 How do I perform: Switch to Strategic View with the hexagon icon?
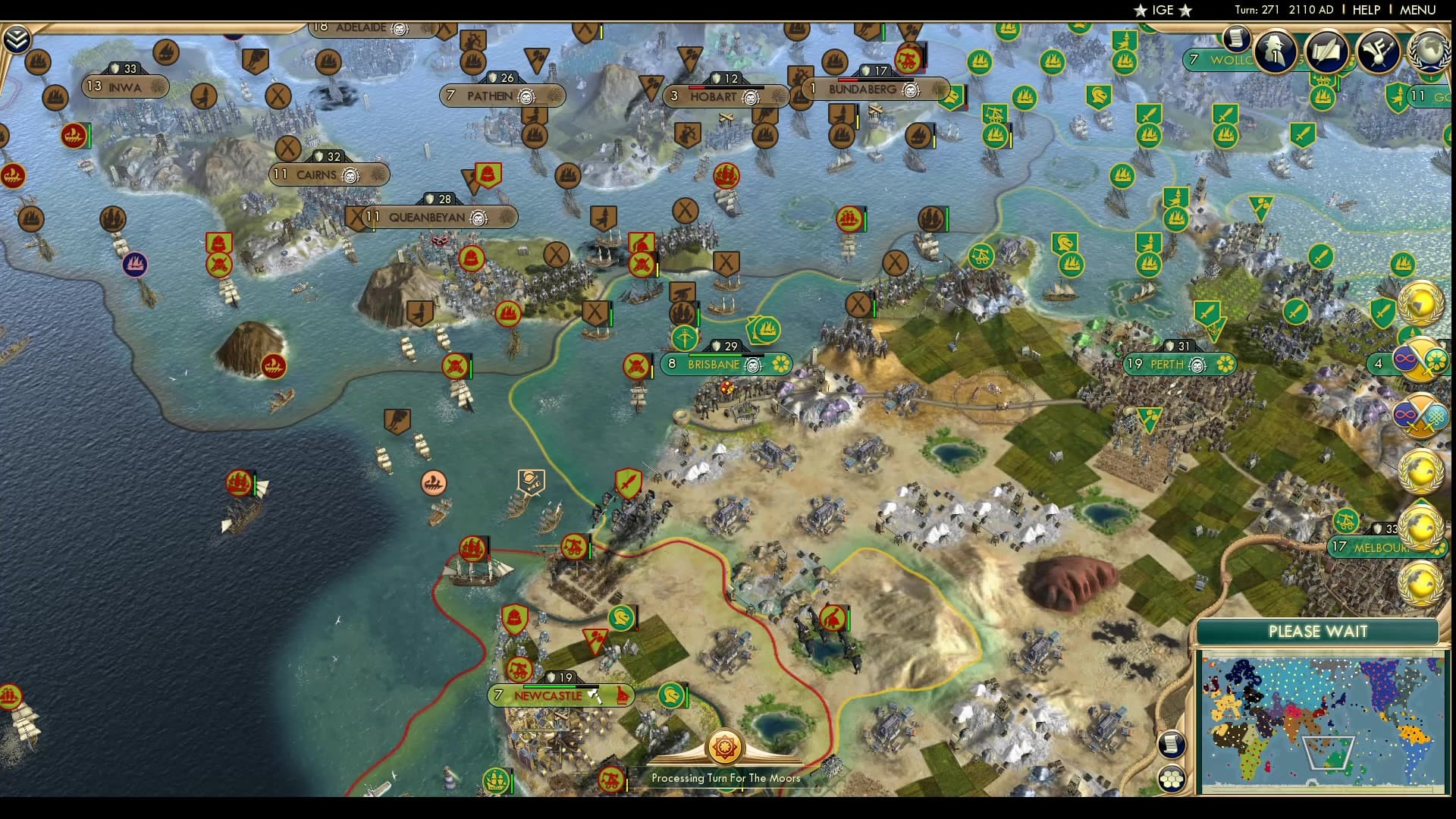(1172, 778)
